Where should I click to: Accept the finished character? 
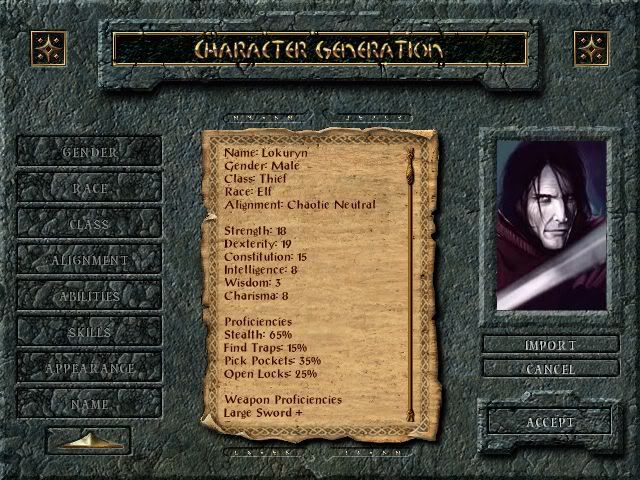tap(550, 422)
